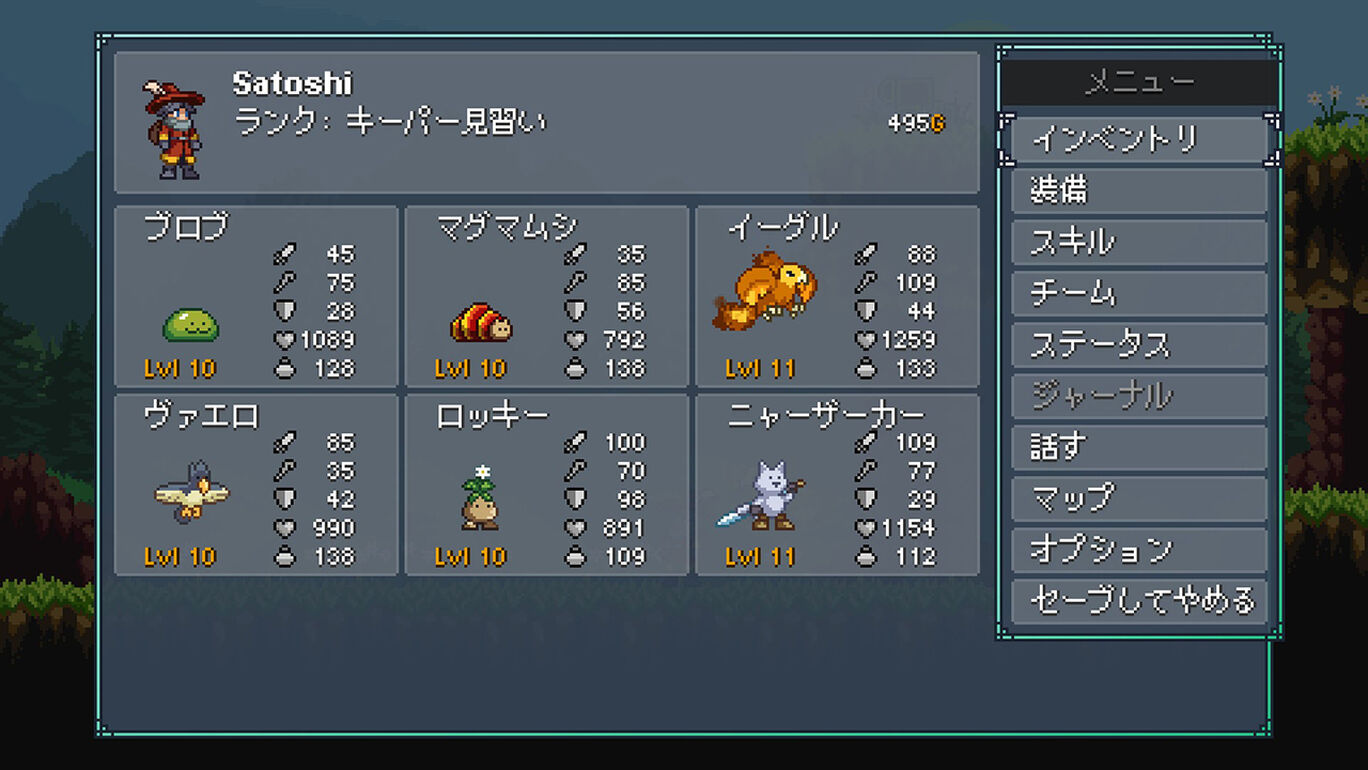Open the スキル menu
Screen dimensions: 1368x770
click(1139, 243)
